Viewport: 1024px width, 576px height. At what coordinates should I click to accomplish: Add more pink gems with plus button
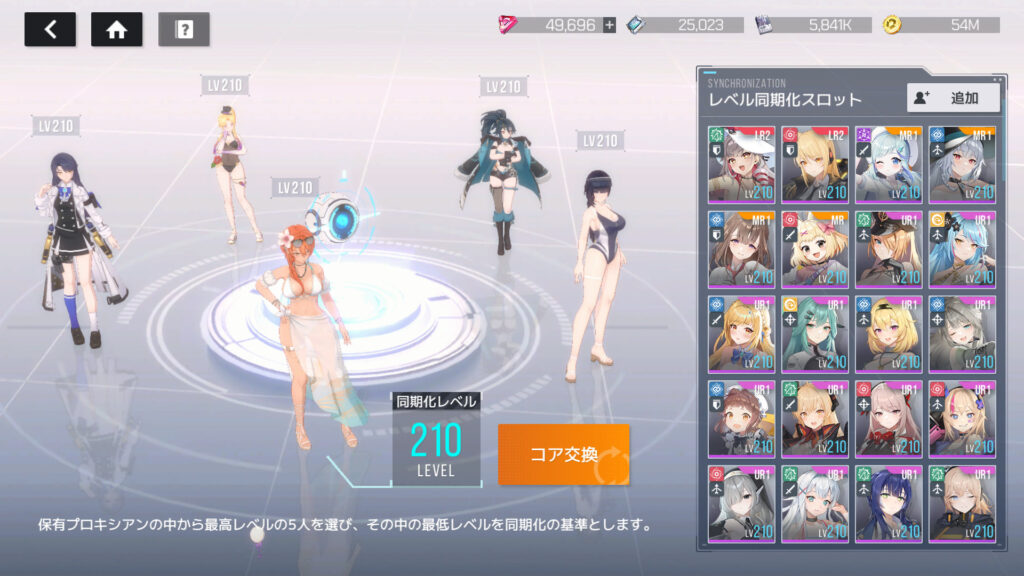click(609, 25)
